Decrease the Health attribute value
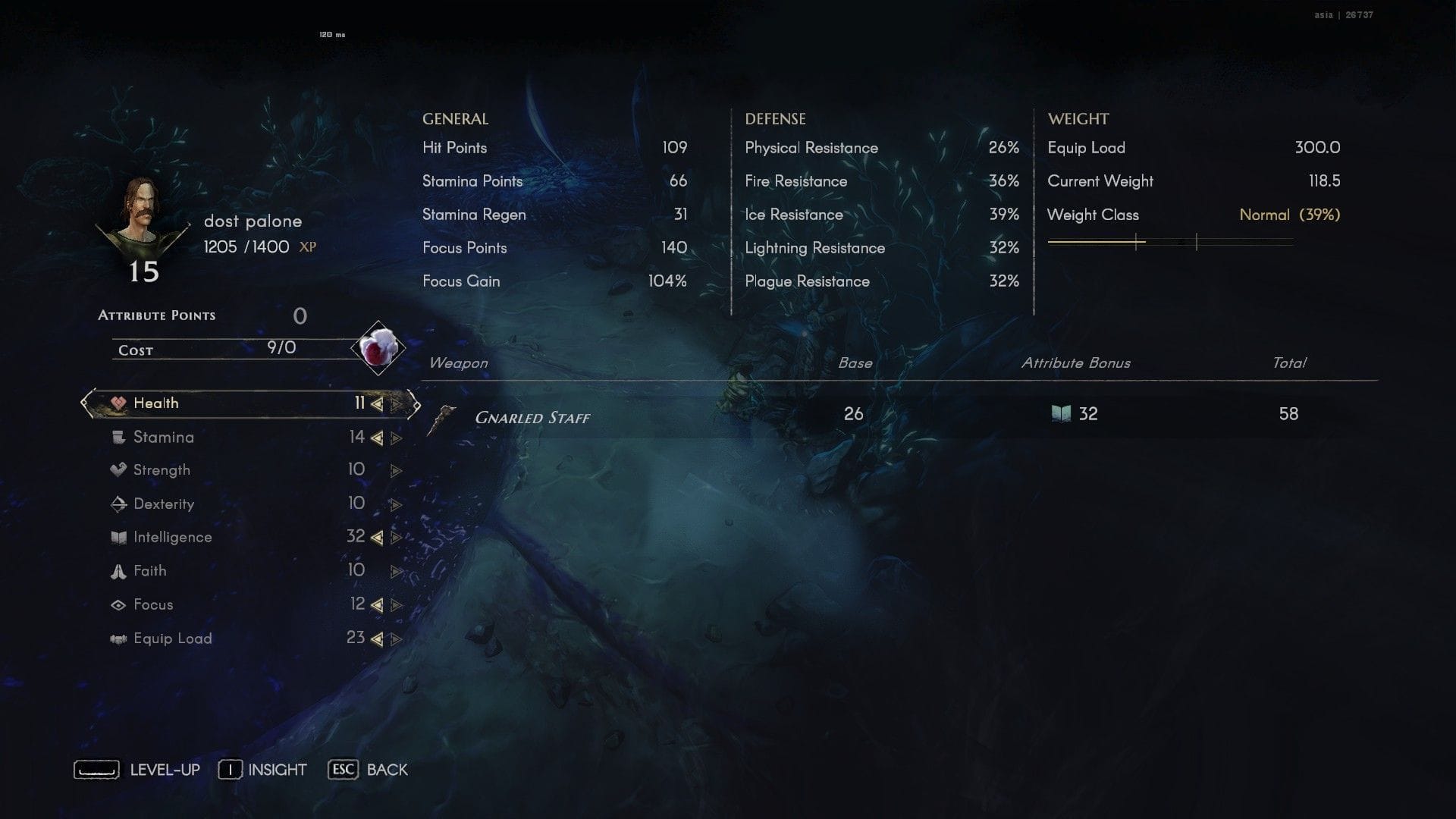Screen dimensions: 1456x819 377,404
